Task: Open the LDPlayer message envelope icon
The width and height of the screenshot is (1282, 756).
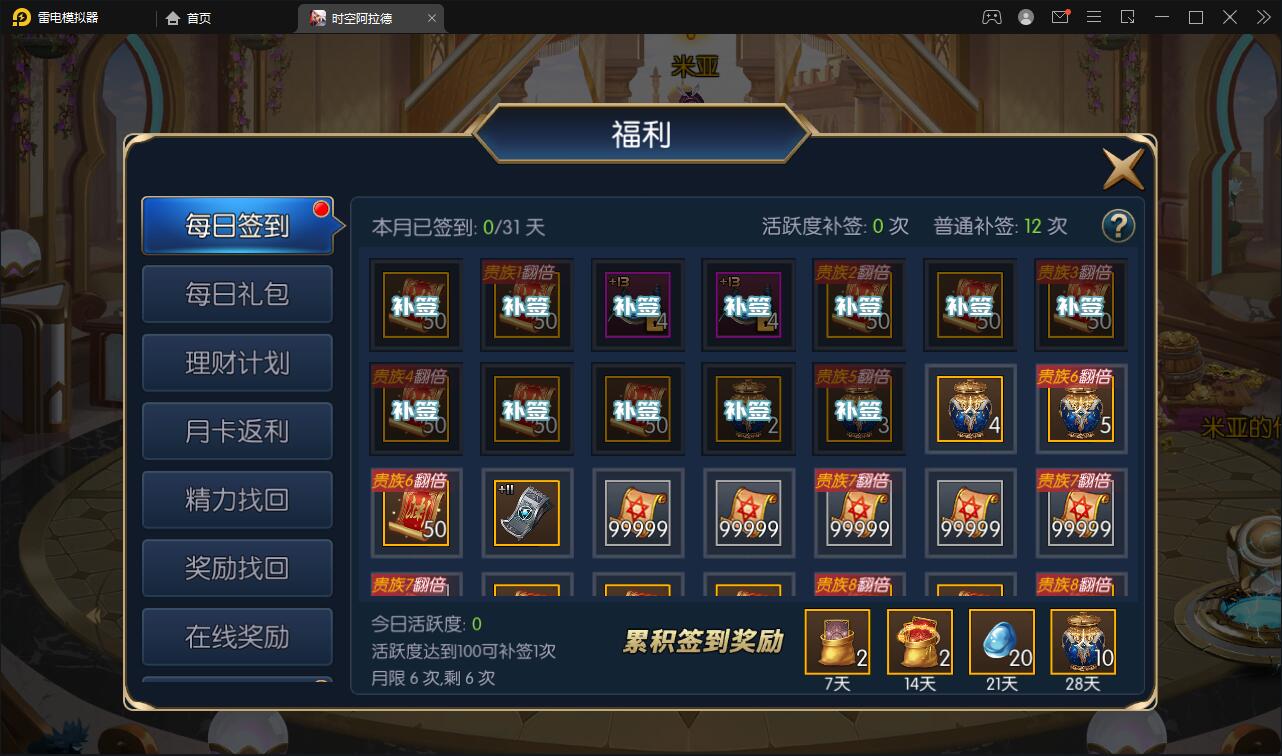Action: [1060, 17]
